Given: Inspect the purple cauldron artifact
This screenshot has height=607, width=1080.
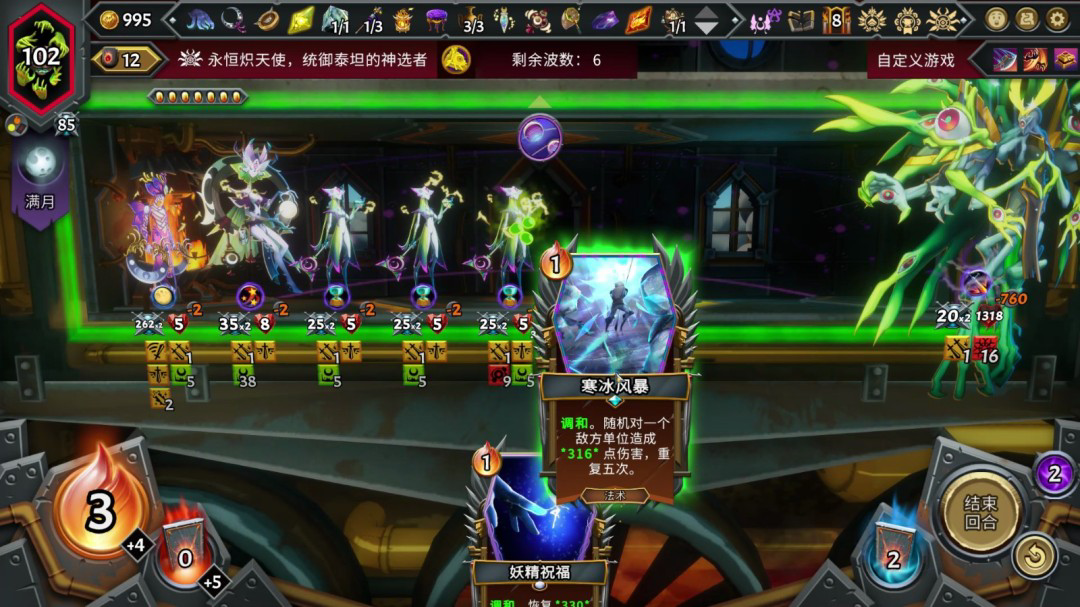Looking at the screenshot, I should (x=436, y=19).
